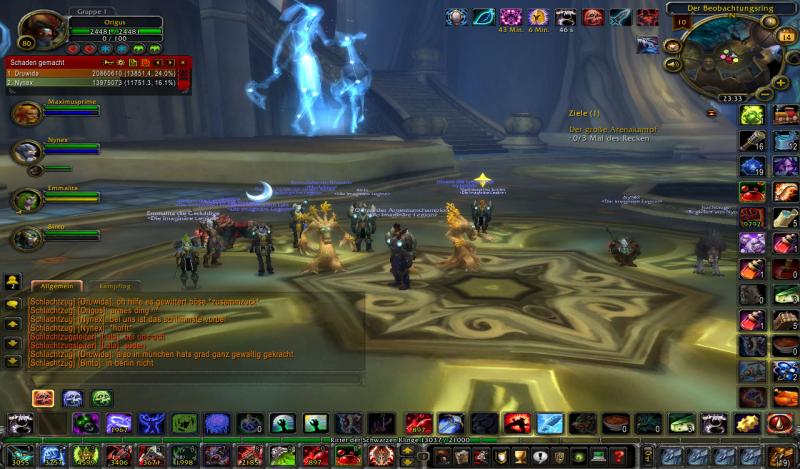This screenshot has height=469, width=800.
Task: Target party member Maximusprime
Action: click(28, 113)
